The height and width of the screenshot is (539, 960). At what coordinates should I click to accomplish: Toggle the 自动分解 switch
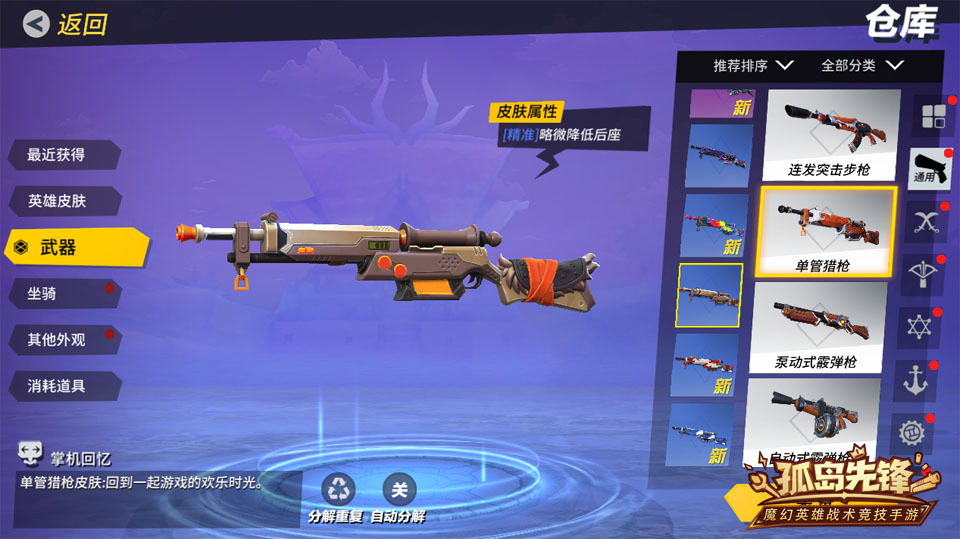coord(399,490)
